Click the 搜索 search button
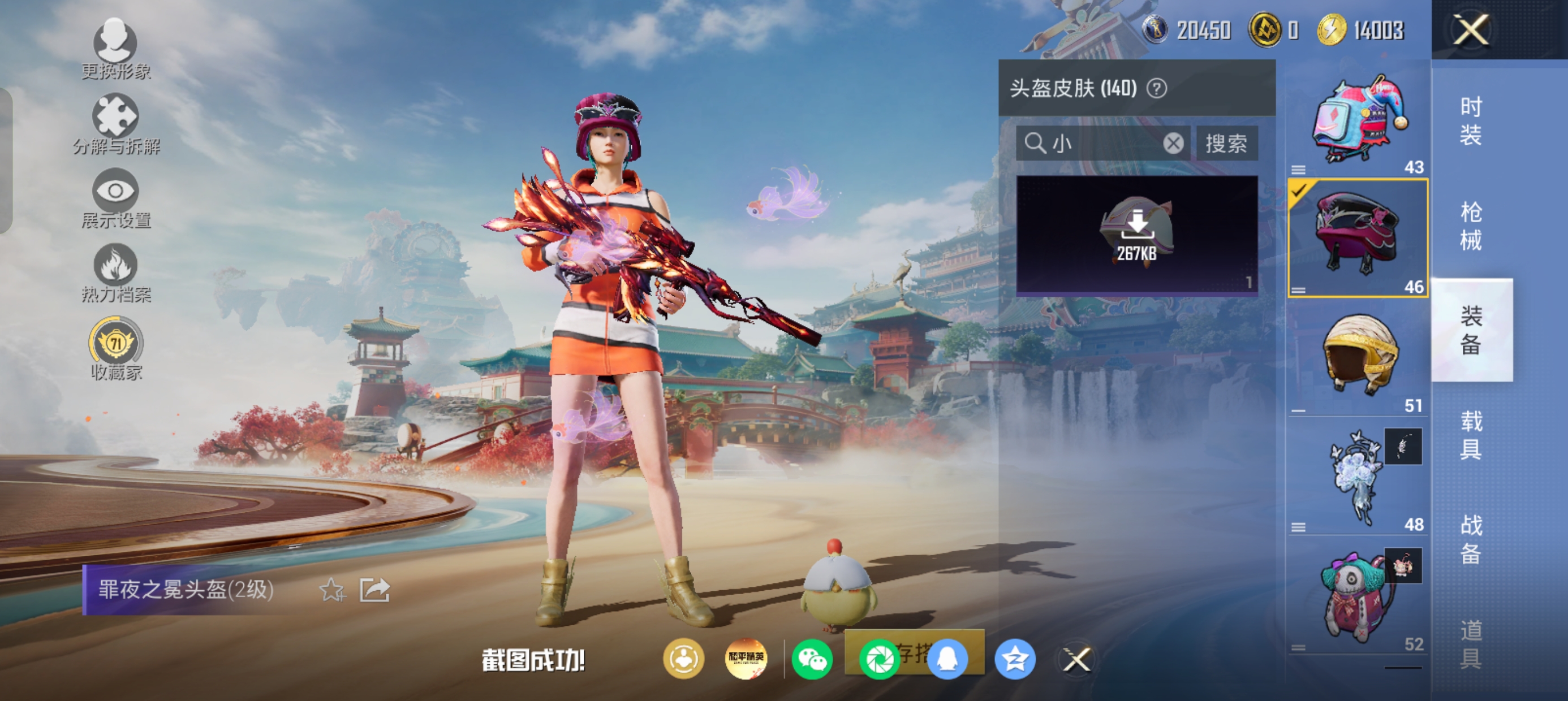1568x701 pixels. click(1226, 144)
